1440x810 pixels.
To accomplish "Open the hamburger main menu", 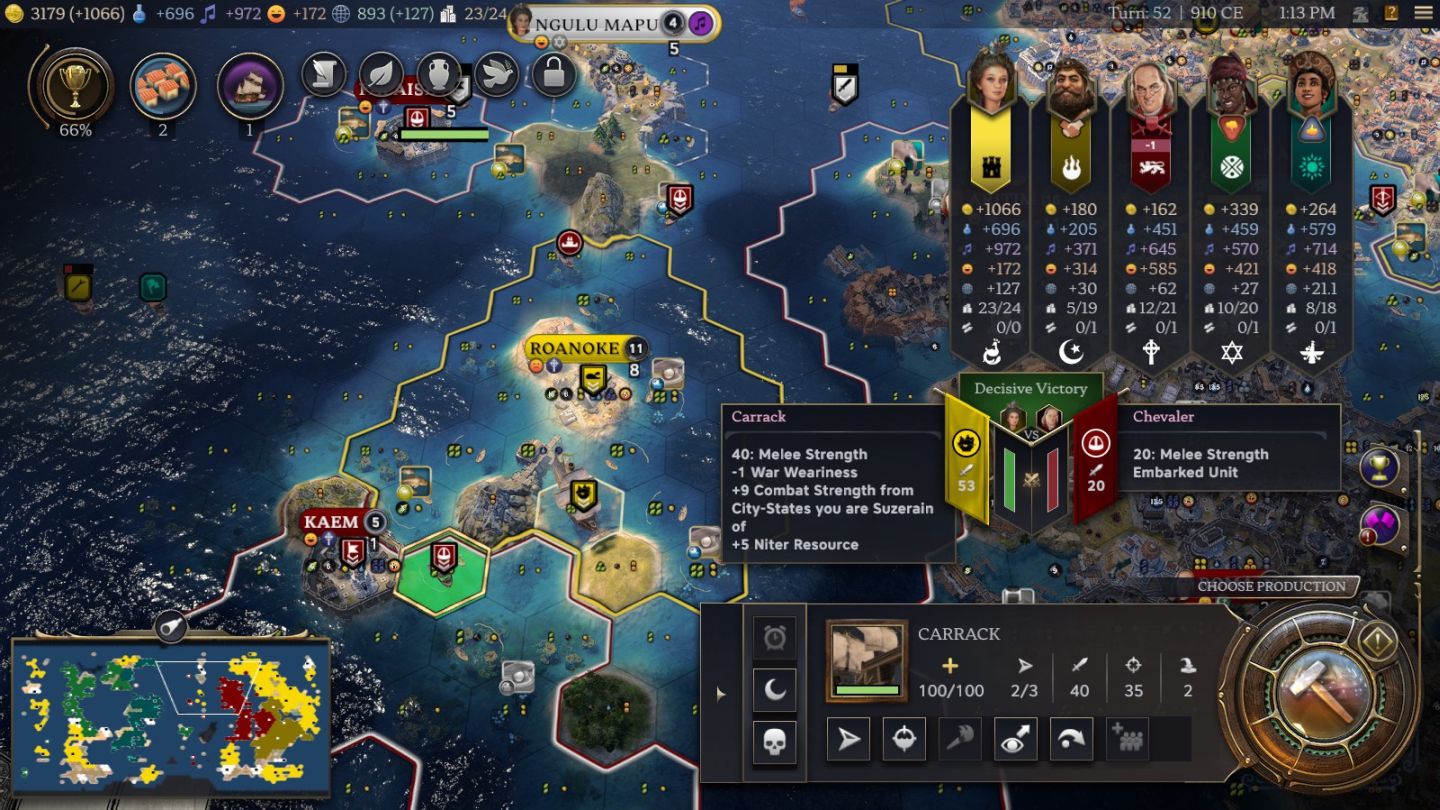I will click(1423, 14).
